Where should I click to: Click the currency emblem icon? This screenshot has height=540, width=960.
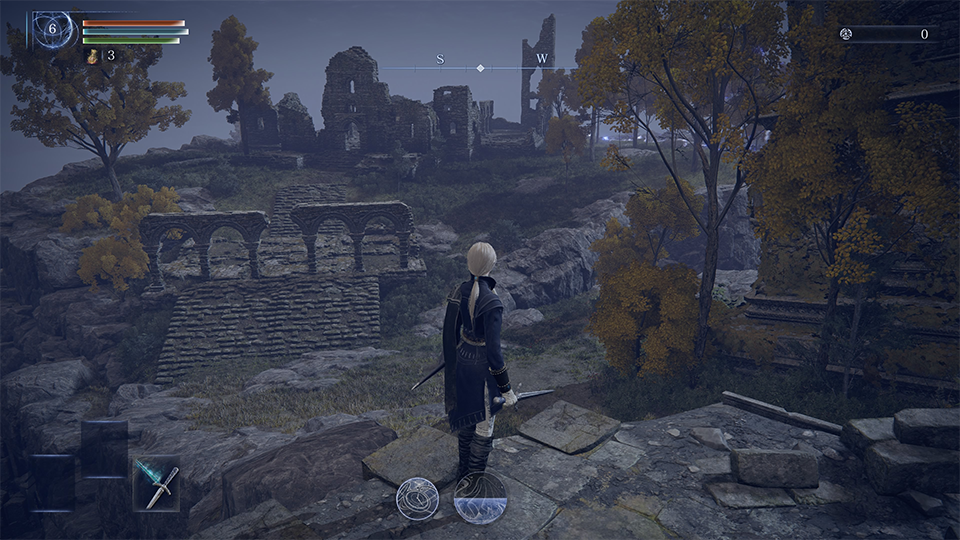(x=846, y=34)
